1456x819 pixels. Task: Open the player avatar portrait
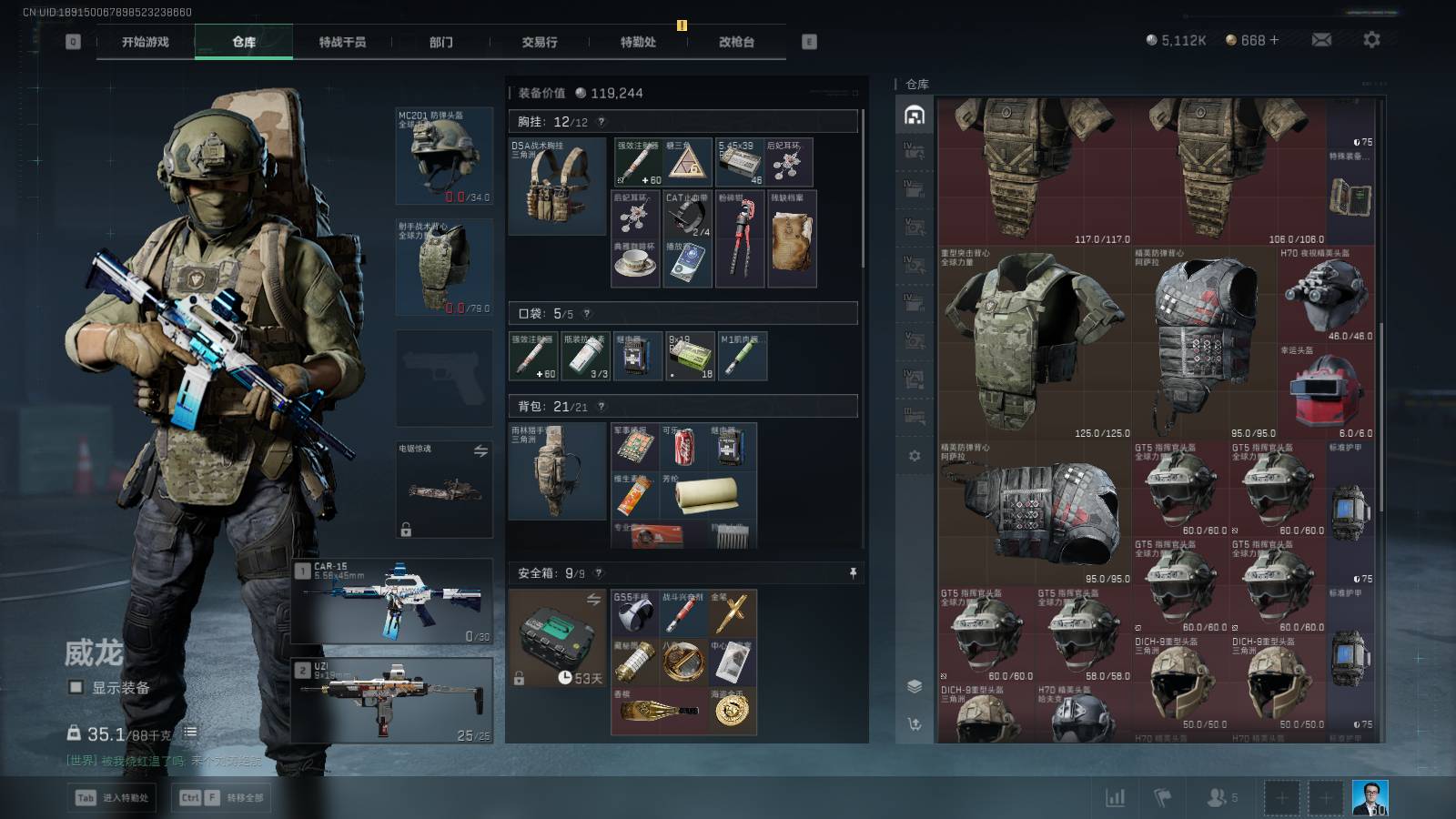point(1370,798)
